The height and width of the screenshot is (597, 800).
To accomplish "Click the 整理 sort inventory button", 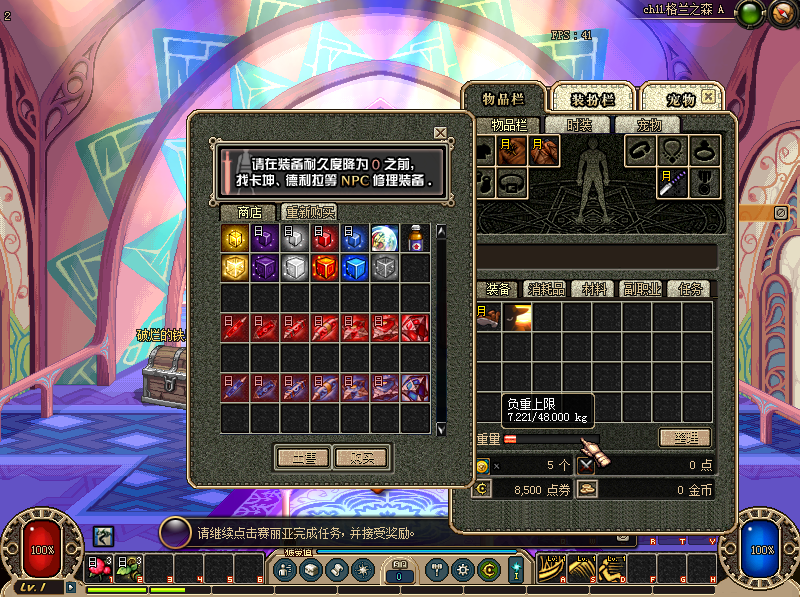I will pyautogui.click(x=684, y=438).
